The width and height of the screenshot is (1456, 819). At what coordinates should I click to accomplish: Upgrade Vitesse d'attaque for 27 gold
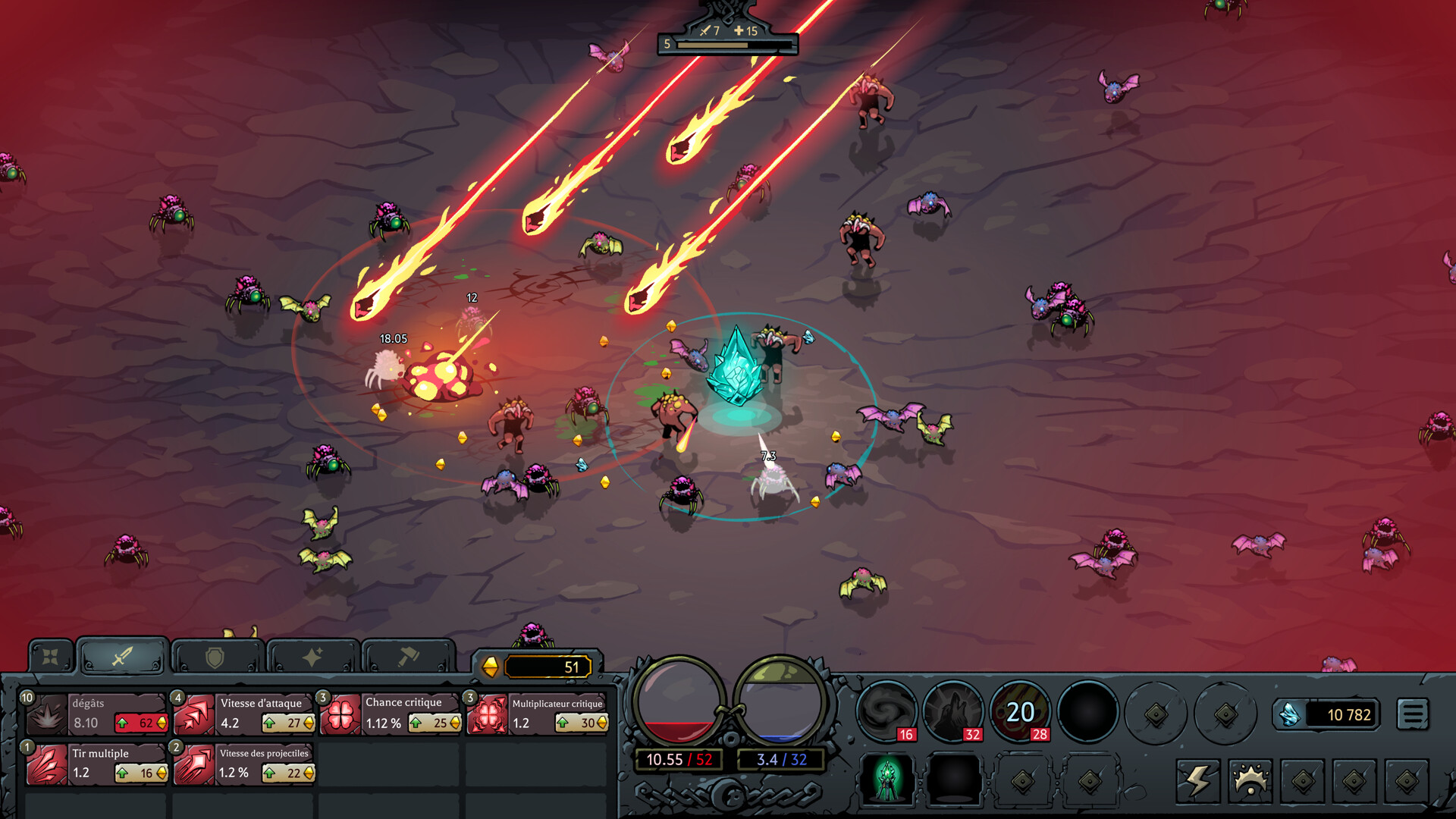click(x=288, y=723)
